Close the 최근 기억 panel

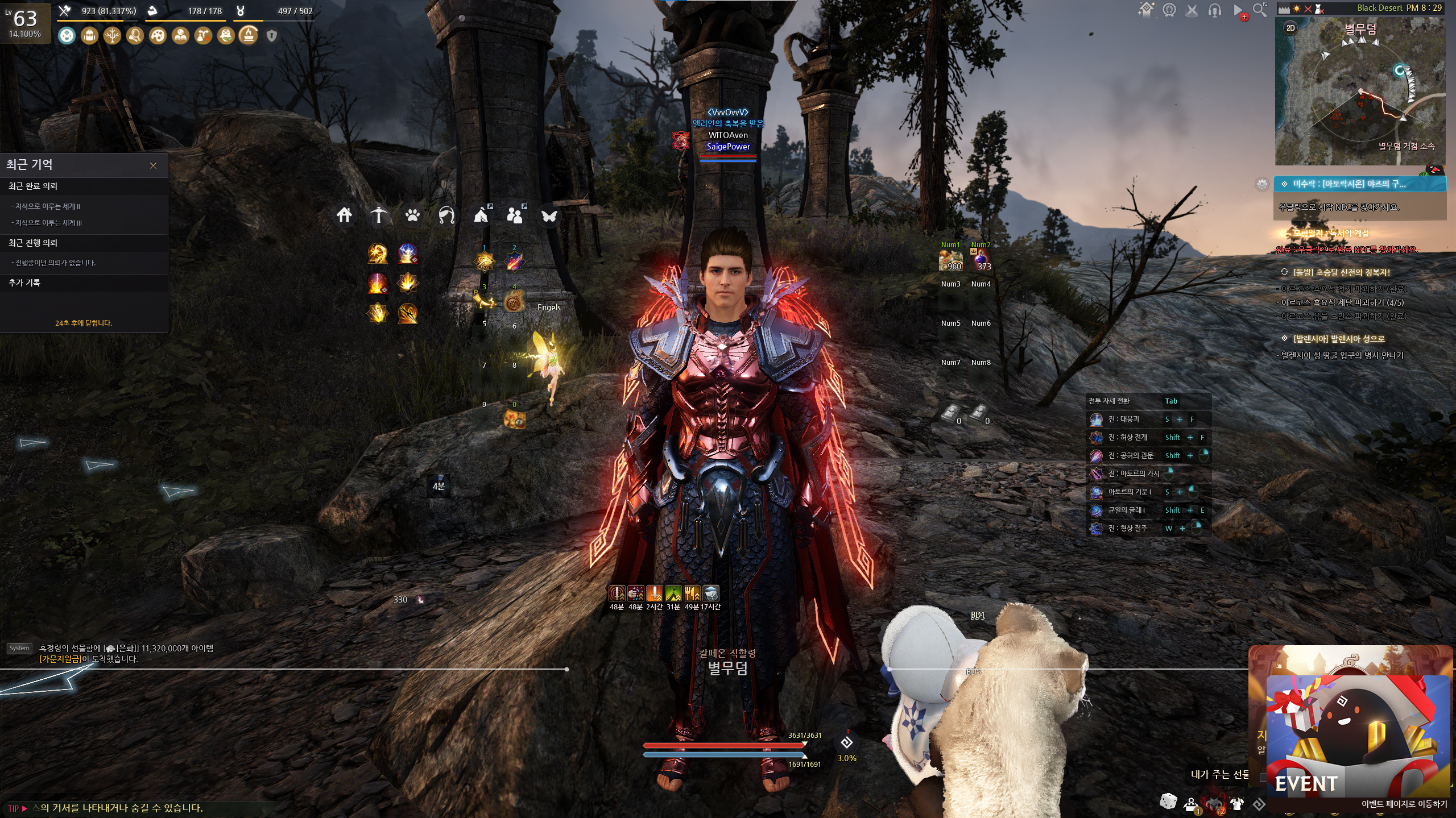point(153,165)
